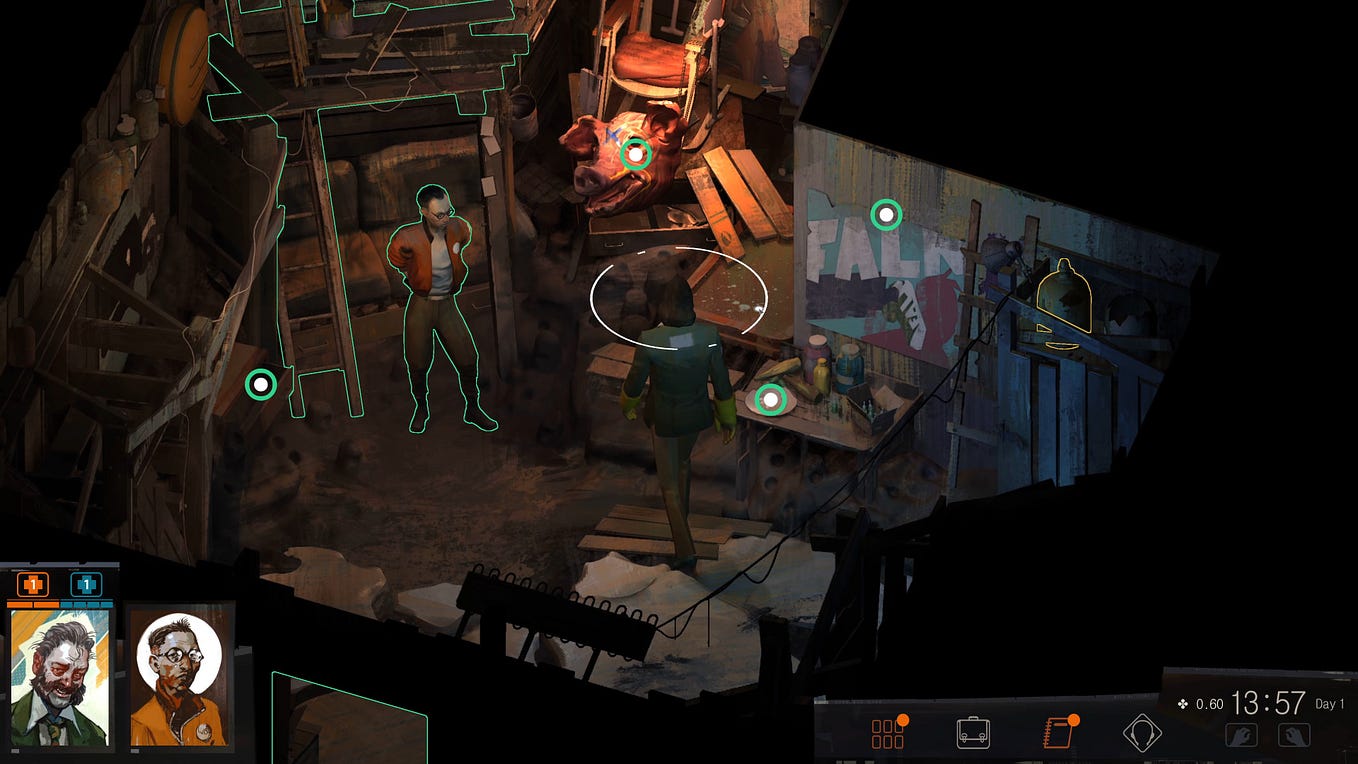
Task: Click the interaction orb beside the ladder
Action: point(261,384)
